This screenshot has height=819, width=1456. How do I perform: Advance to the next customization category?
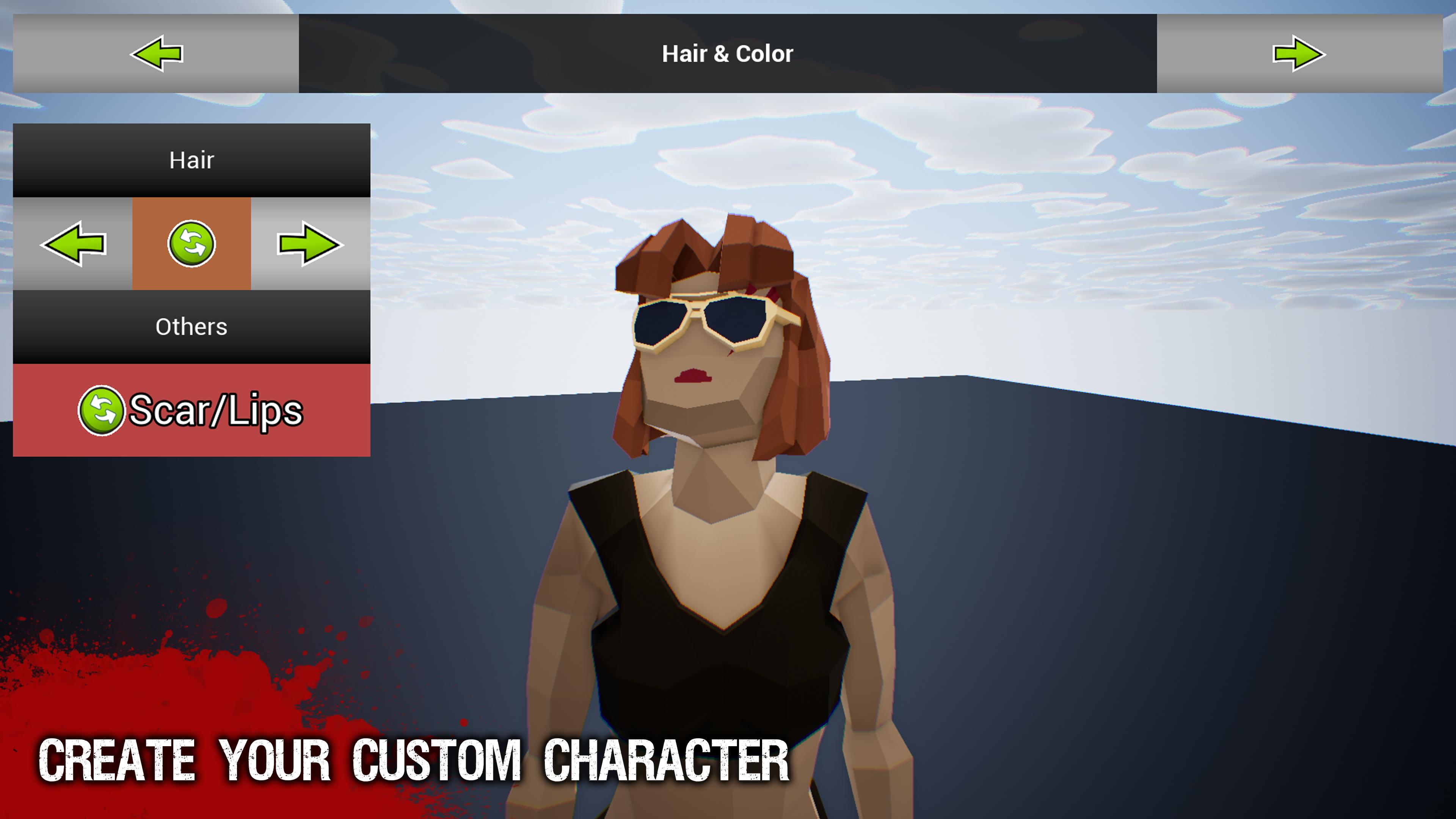click(x=1299, y=54)
